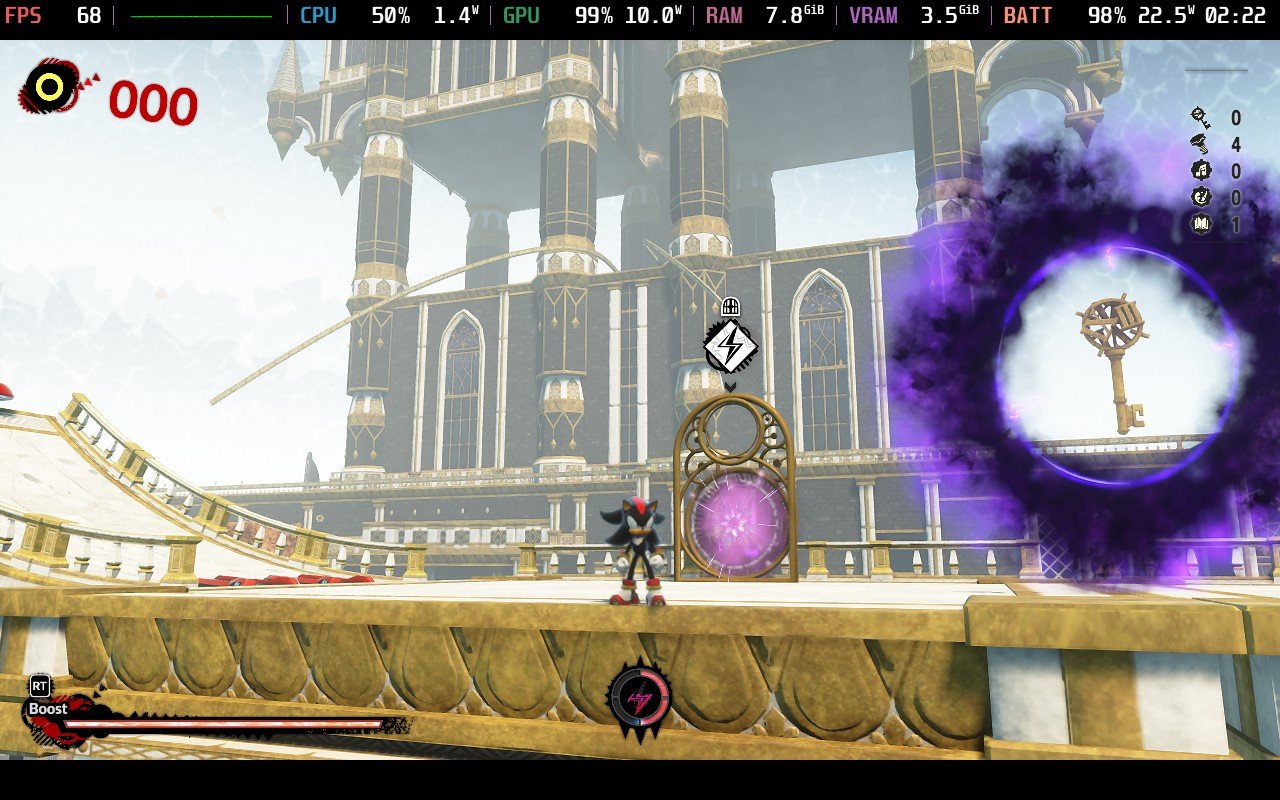Image resolution: width=1280 pixels, height=800 pixels.
Task: Expand the downward arrow below the gate icon
Action: coord(732,385)
